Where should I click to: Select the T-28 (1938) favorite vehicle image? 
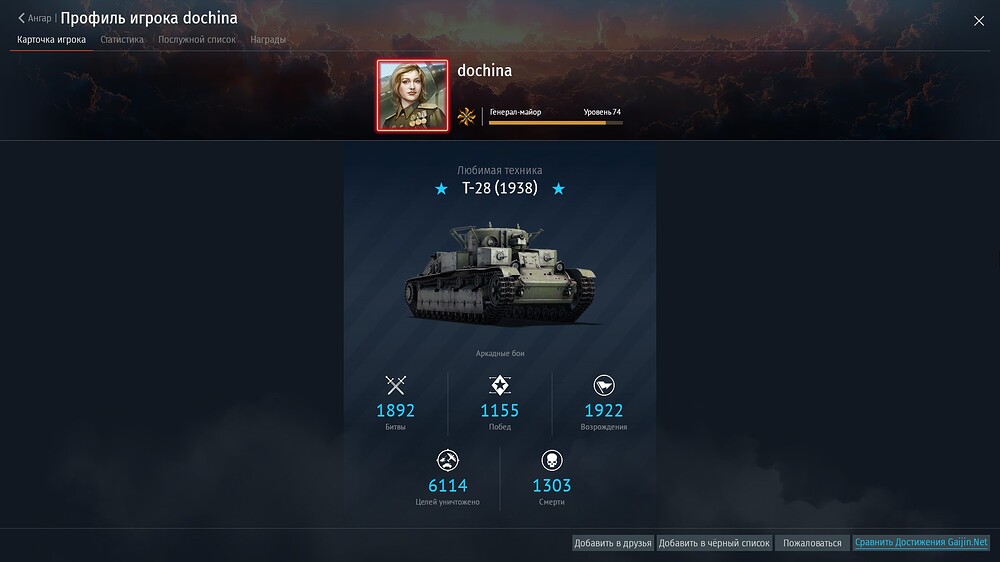499,275
